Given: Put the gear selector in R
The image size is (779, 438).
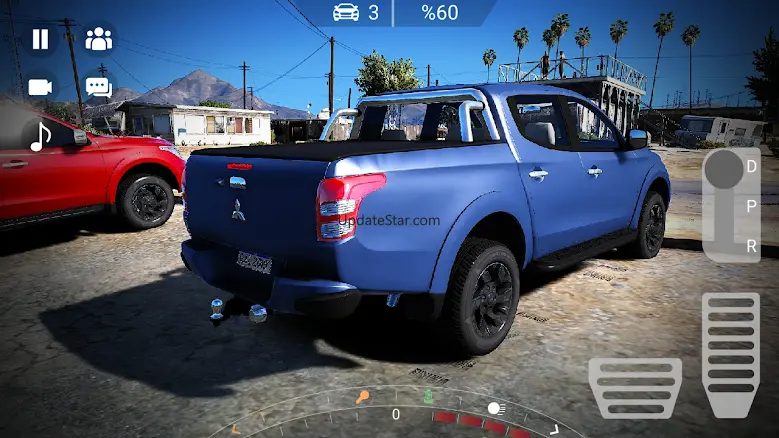Looking at the screenshot, I should point(751,245).
